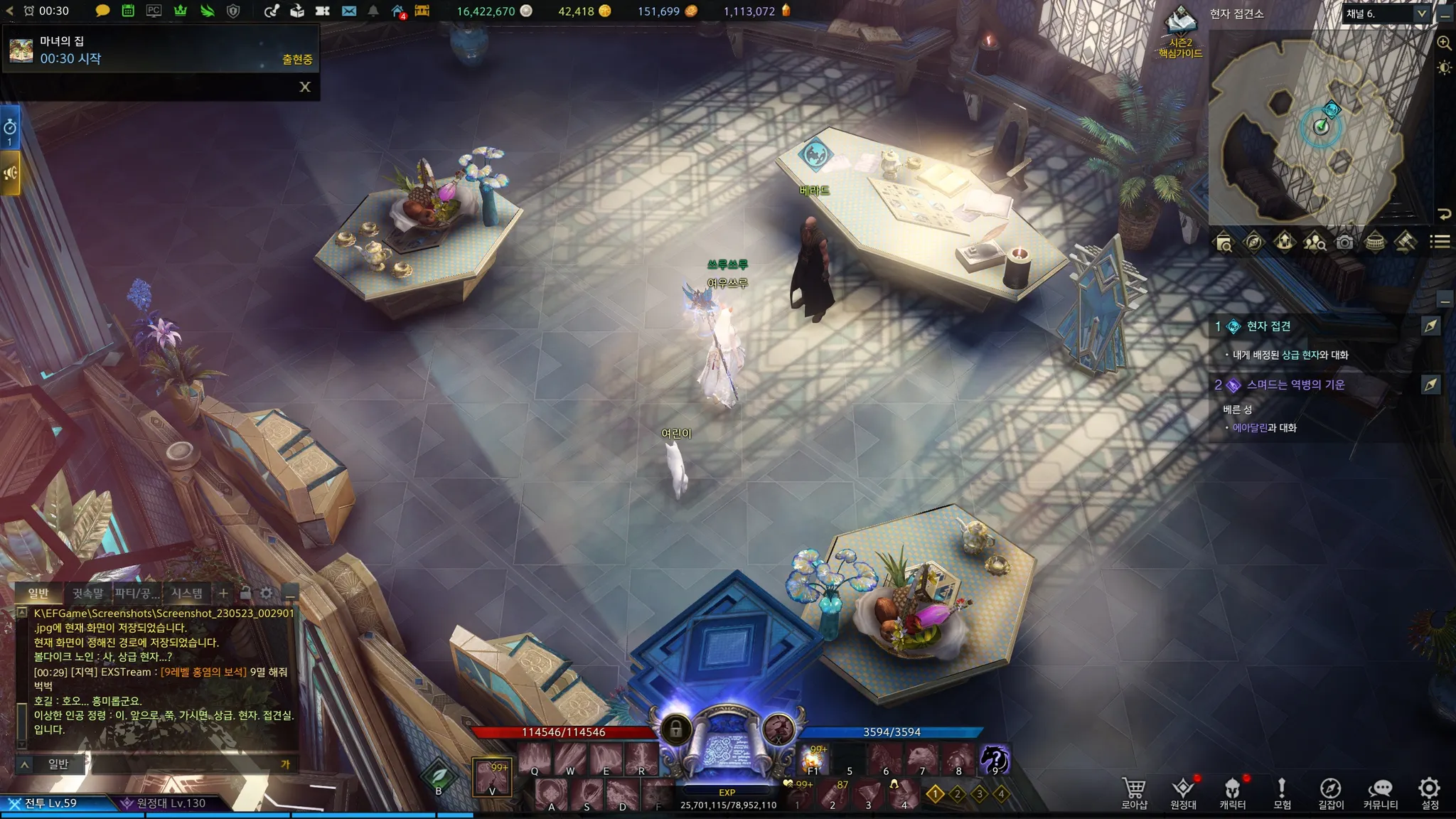Open the 길잡이 guide menu
The image size is (1456, 819).
1331,793
